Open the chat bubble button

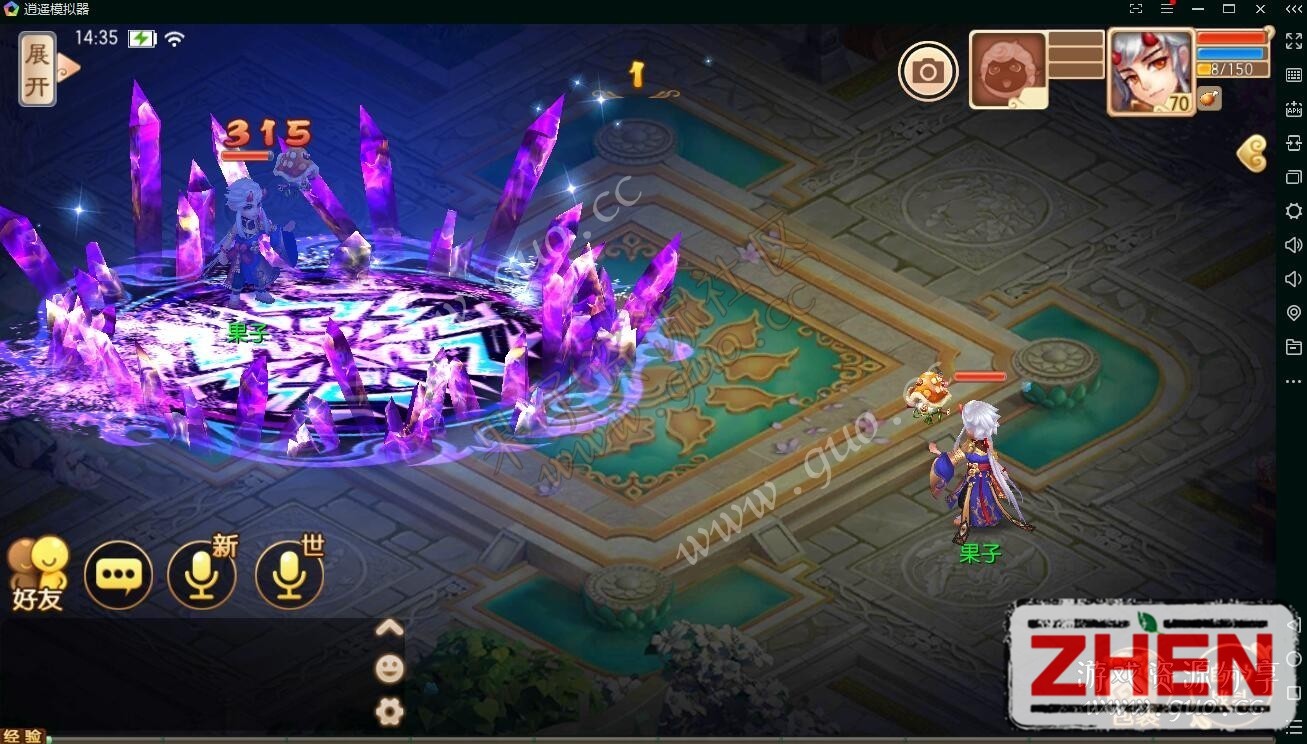pos(120,575)
